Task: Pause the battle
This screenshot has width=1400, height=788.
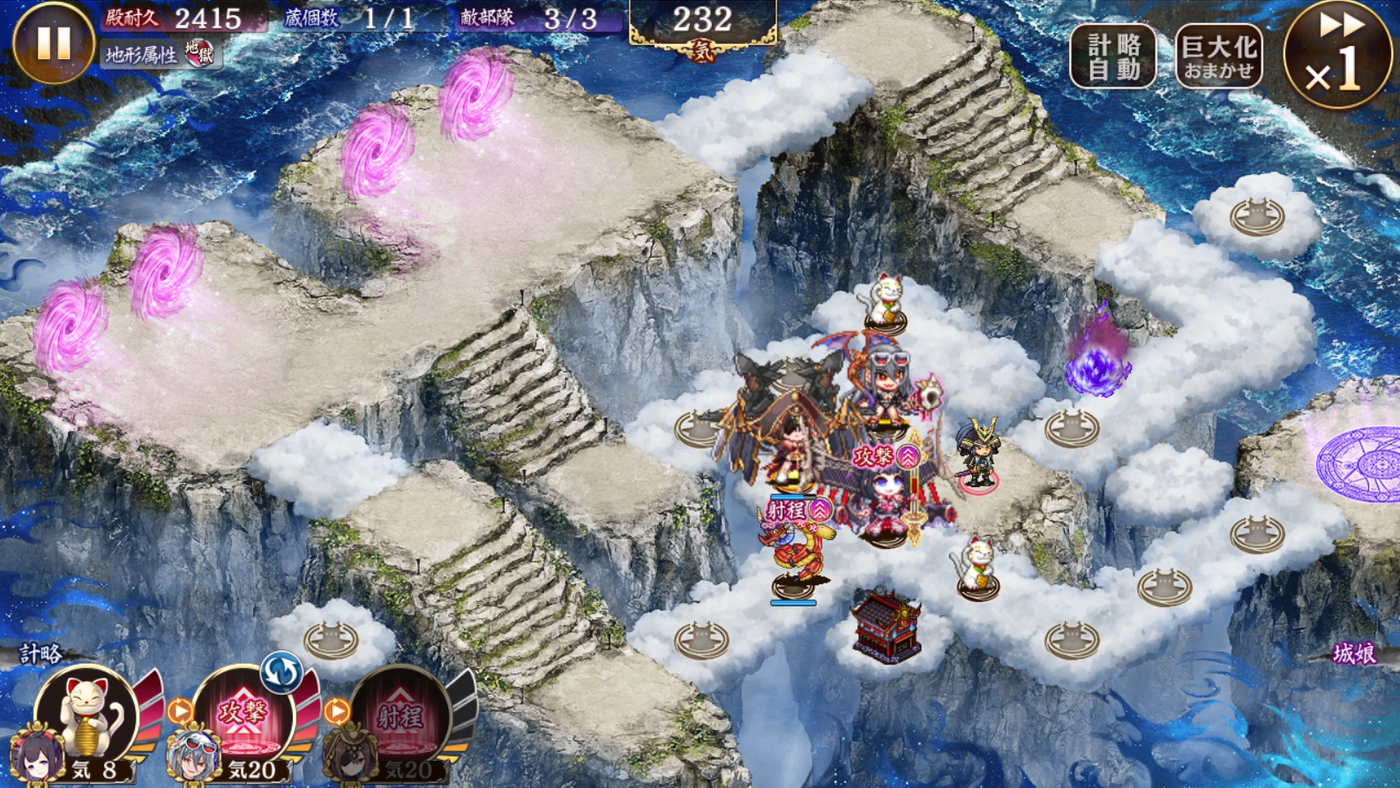Action: coord(54,43)
